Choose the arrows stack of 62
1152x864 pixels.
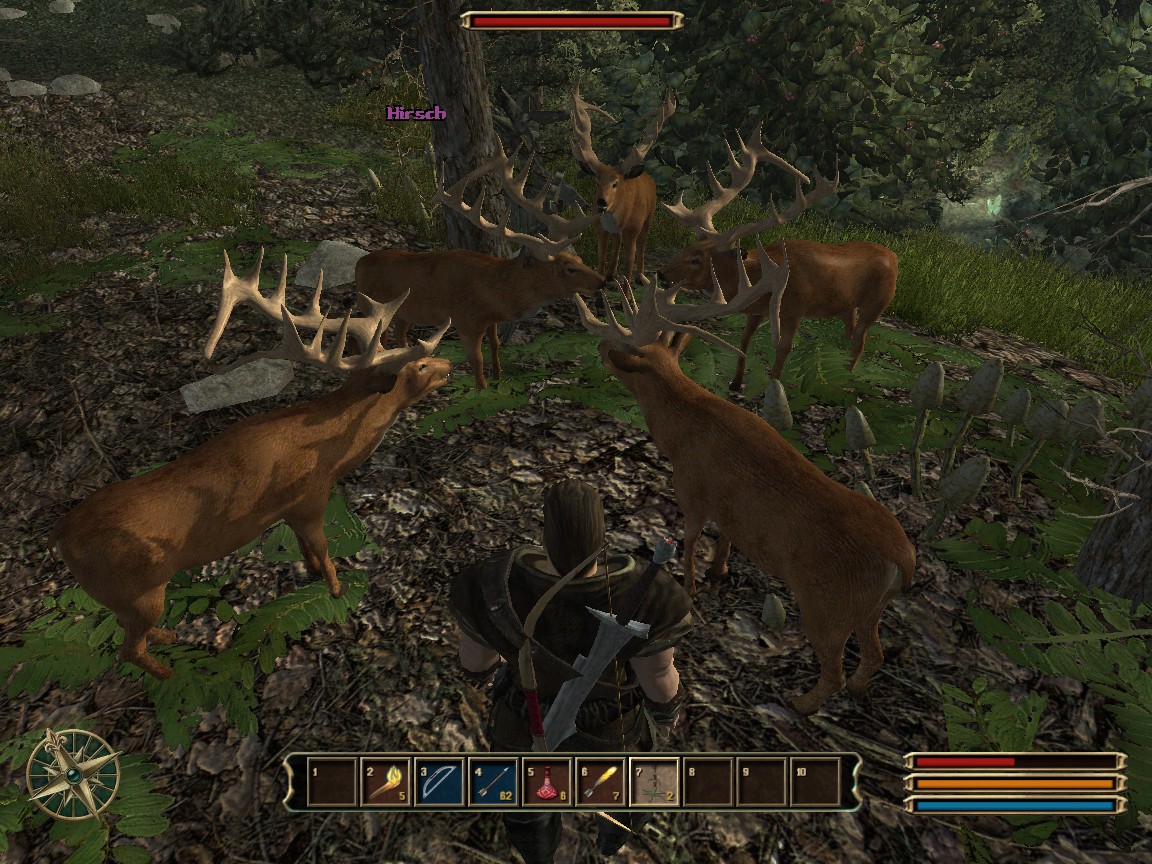point(494,781)
